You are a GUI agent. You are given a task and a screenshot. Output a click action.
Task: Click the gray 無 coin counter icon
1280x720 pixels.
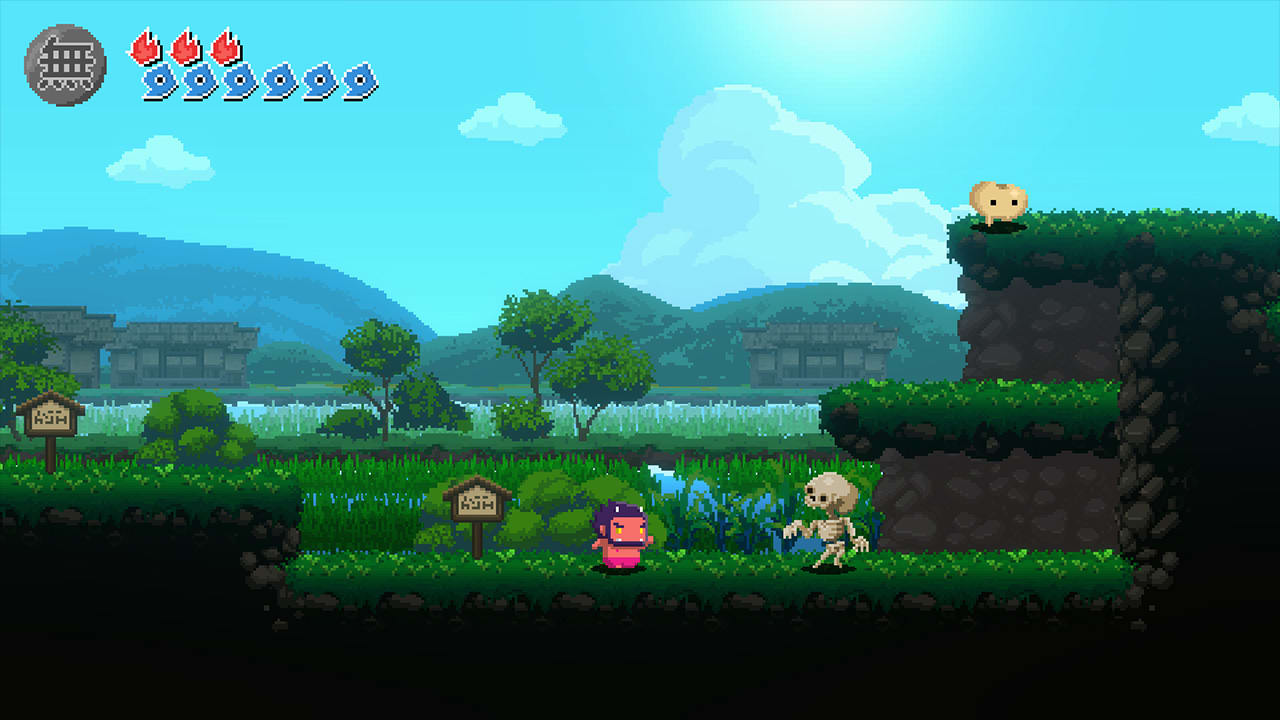[x=66, y=62]
